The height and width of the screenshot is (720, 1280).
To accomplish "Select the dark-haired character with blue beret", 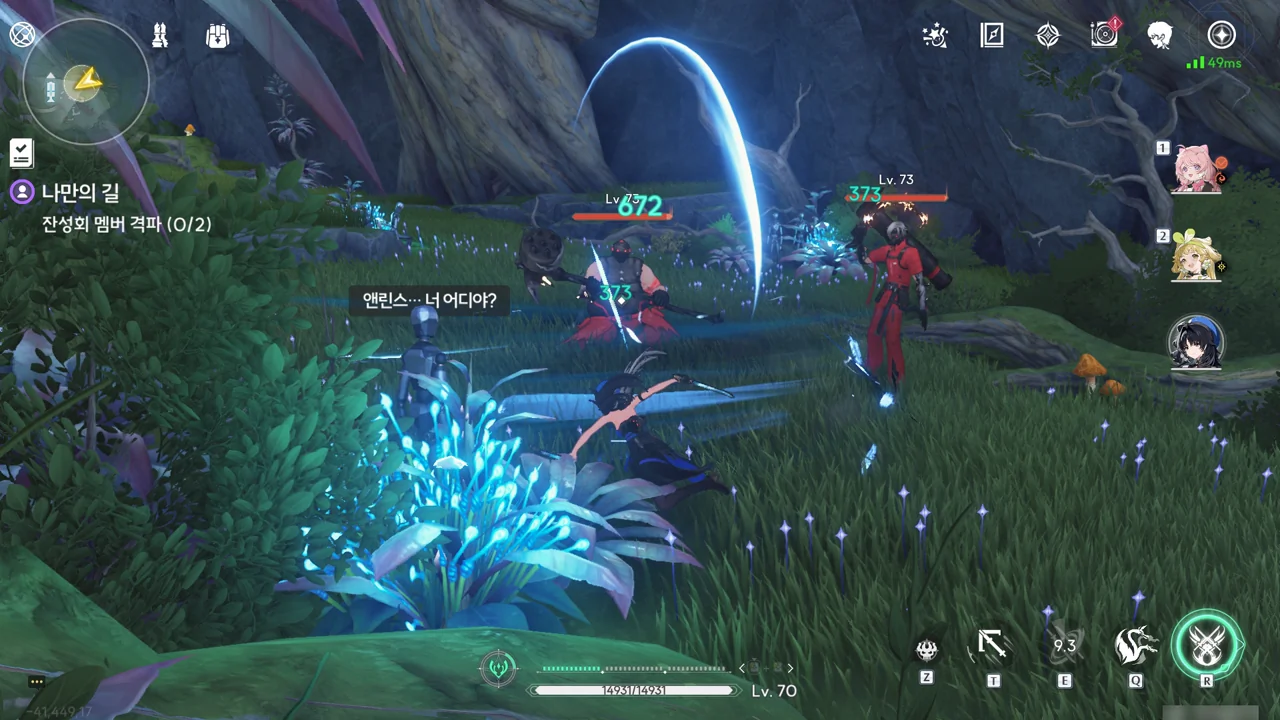I will click(1196, 342).
